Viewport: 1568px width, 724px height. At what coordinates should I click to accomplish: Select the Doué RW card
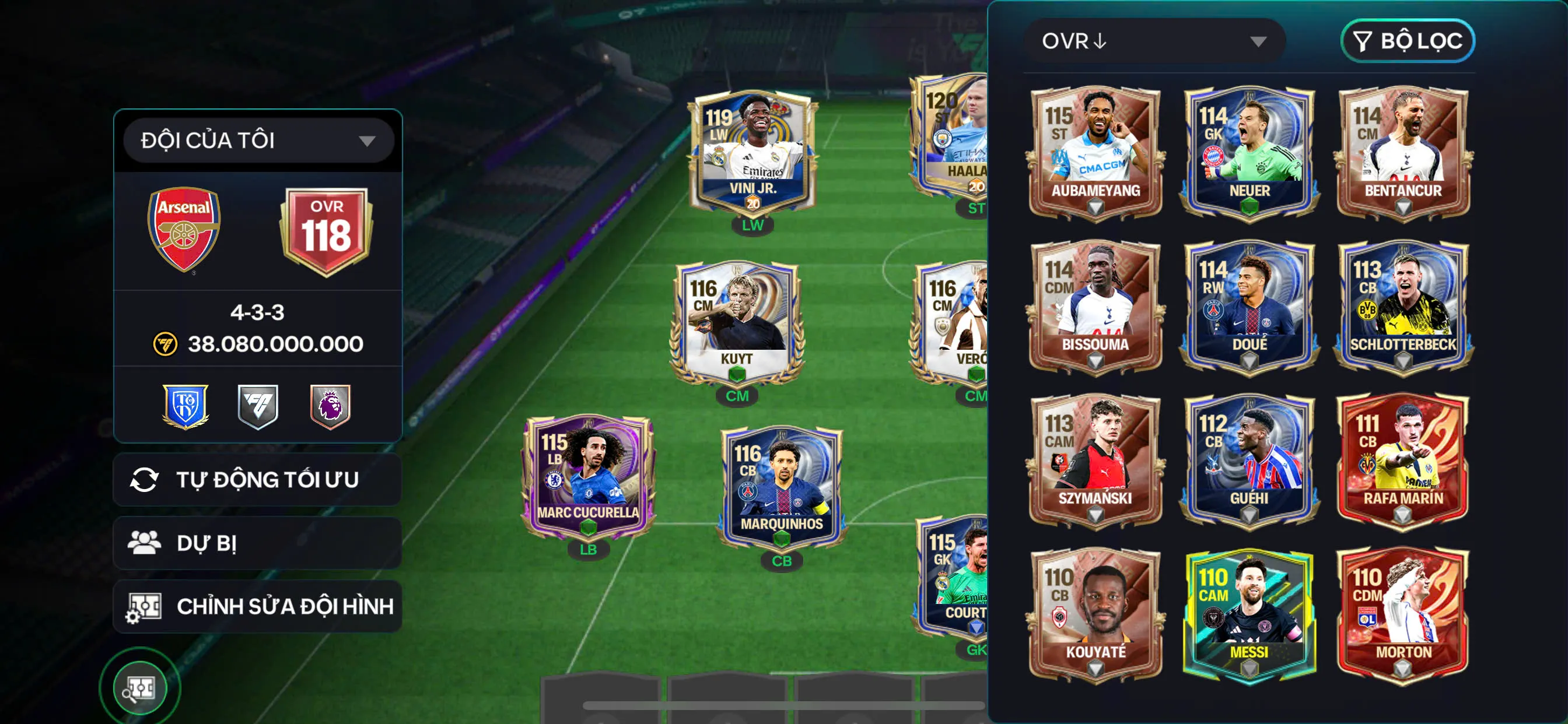(1249, 307)
